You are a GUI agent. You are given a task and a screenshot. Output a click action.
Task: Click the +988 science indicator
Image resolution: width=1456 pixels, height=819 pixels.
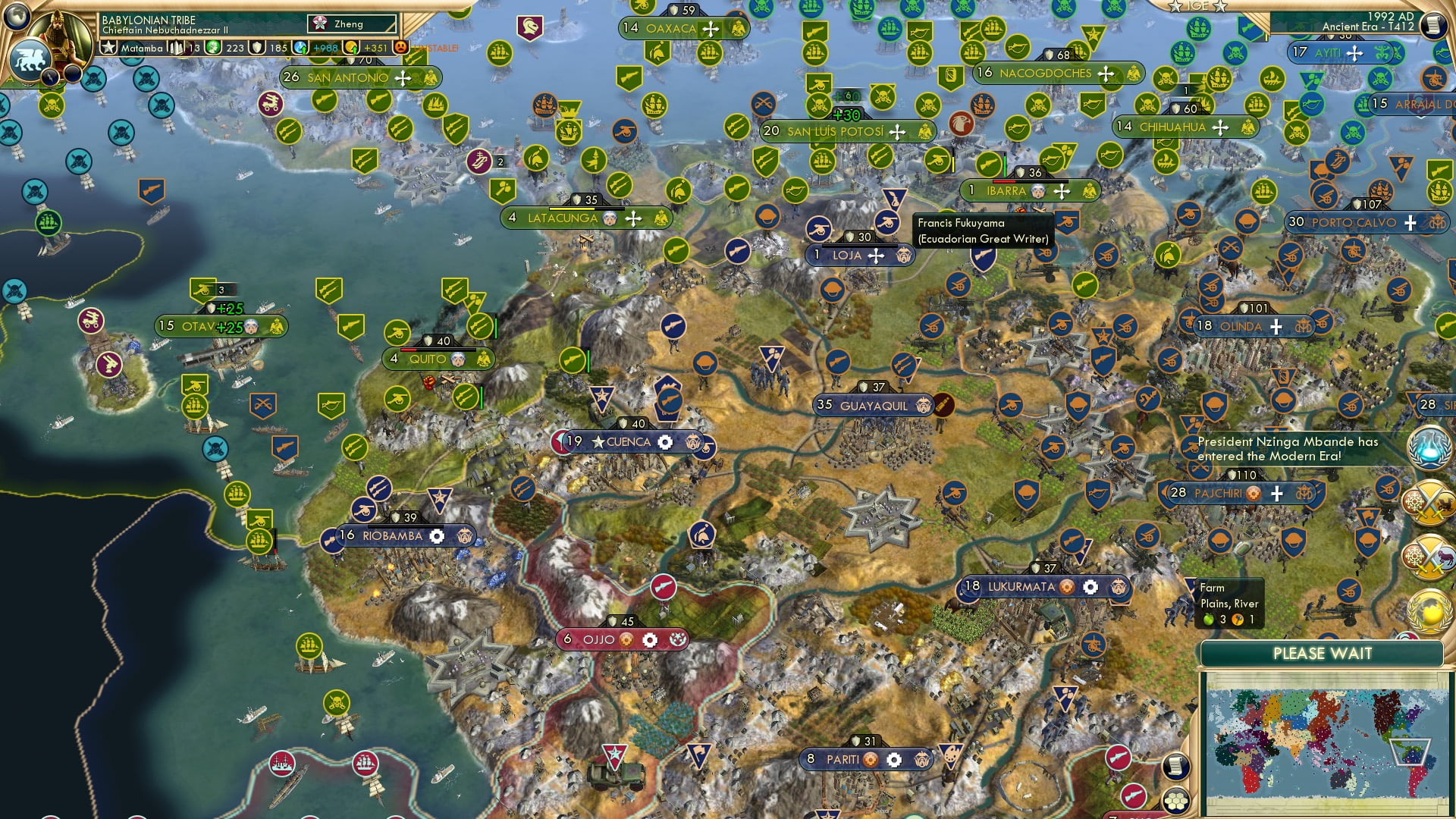(x=322, y=47)
